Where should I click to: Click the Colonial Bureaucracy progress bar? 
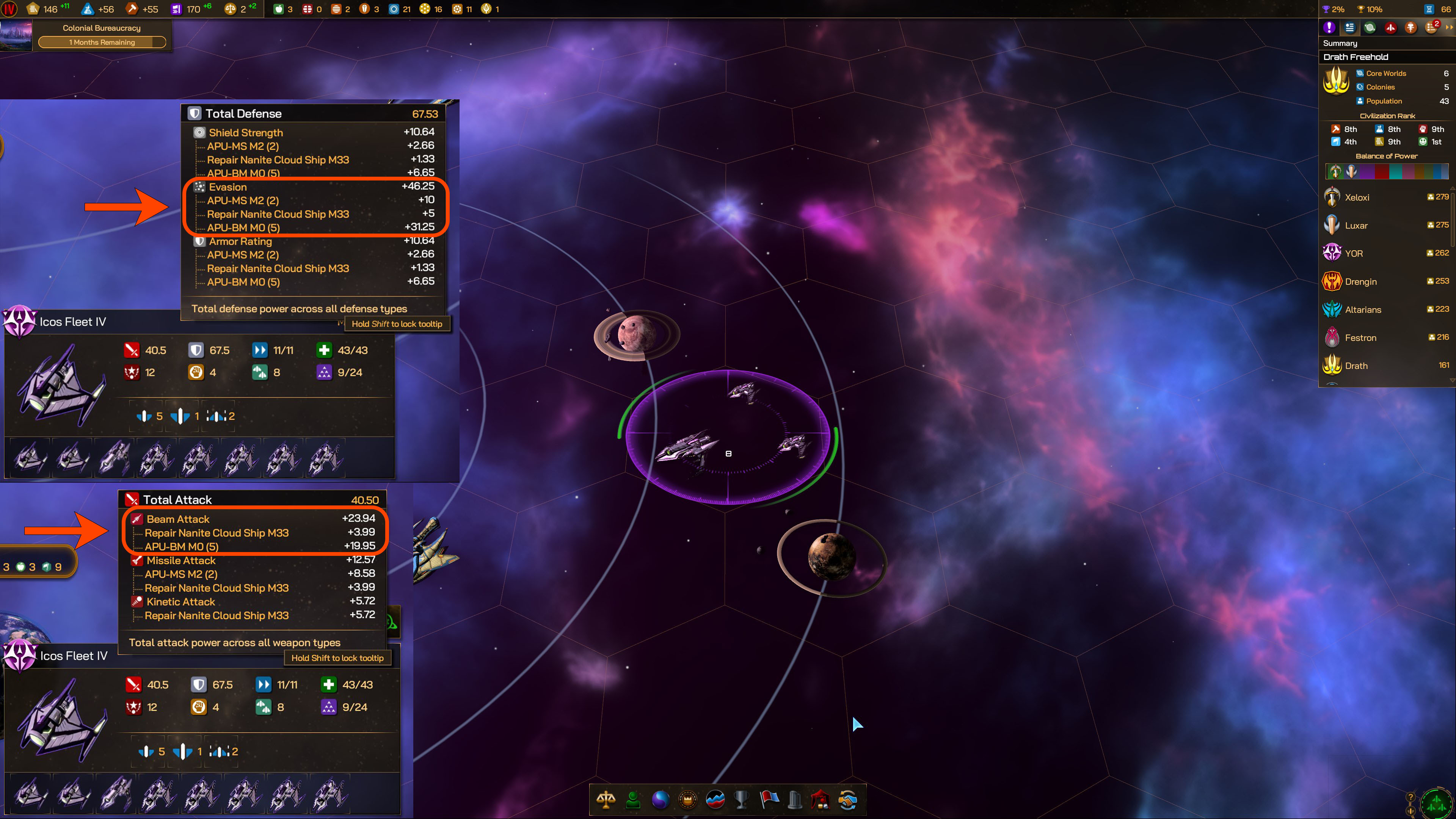[102, 42]
